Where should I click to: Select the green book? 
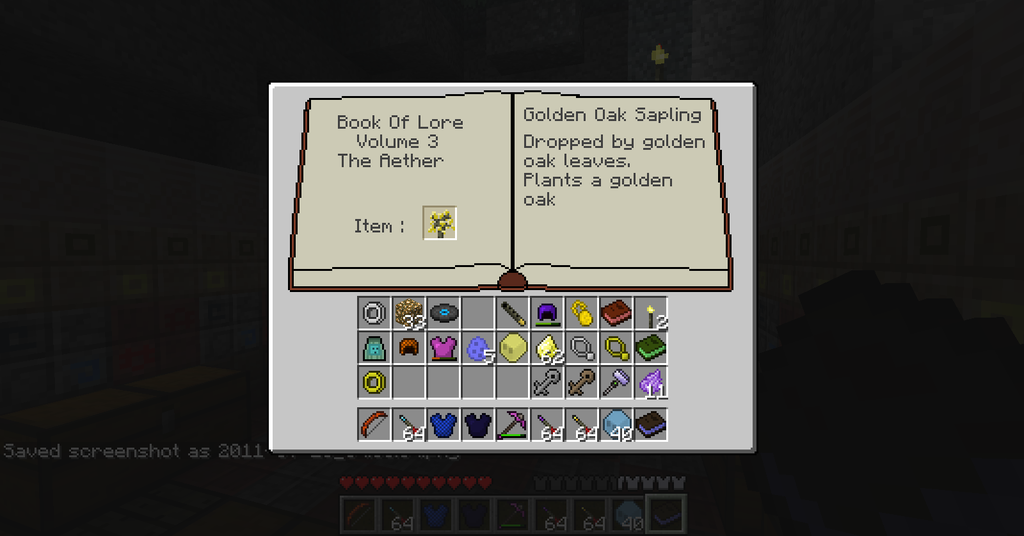pyautogui.click(x=651, y=347)
